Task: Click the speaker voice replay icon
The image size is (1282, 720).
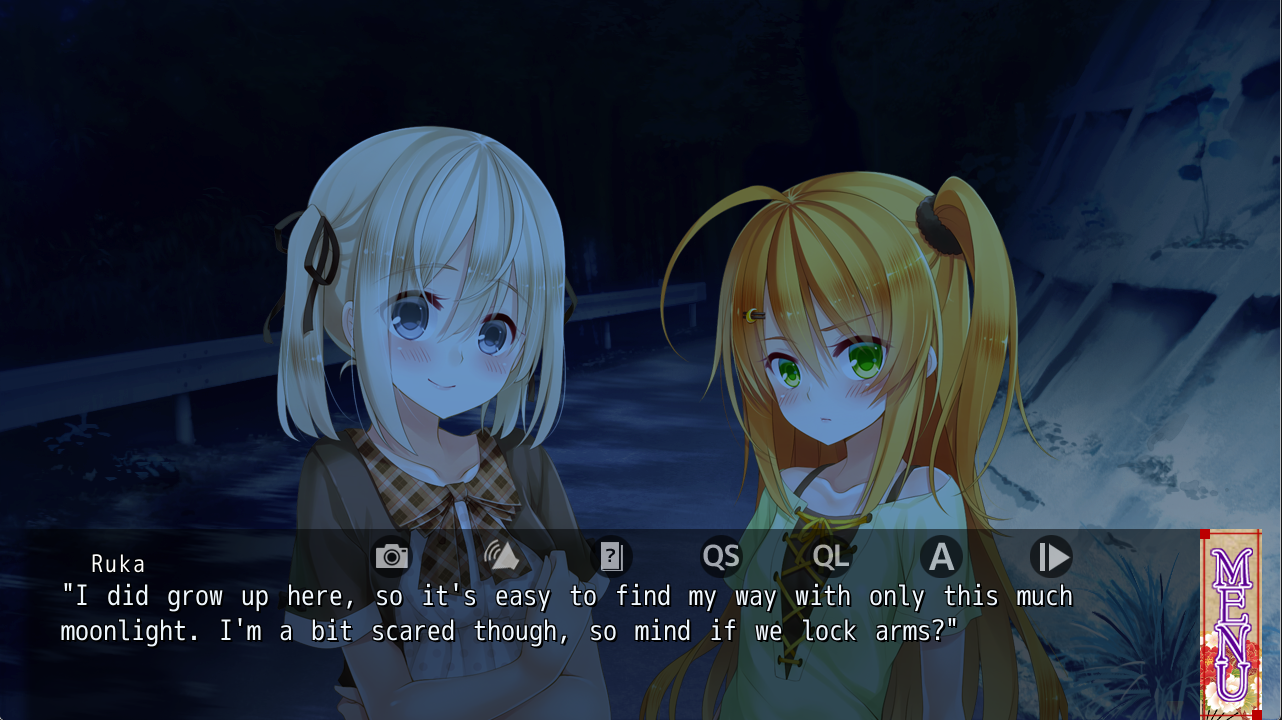Action: (500, 556)
